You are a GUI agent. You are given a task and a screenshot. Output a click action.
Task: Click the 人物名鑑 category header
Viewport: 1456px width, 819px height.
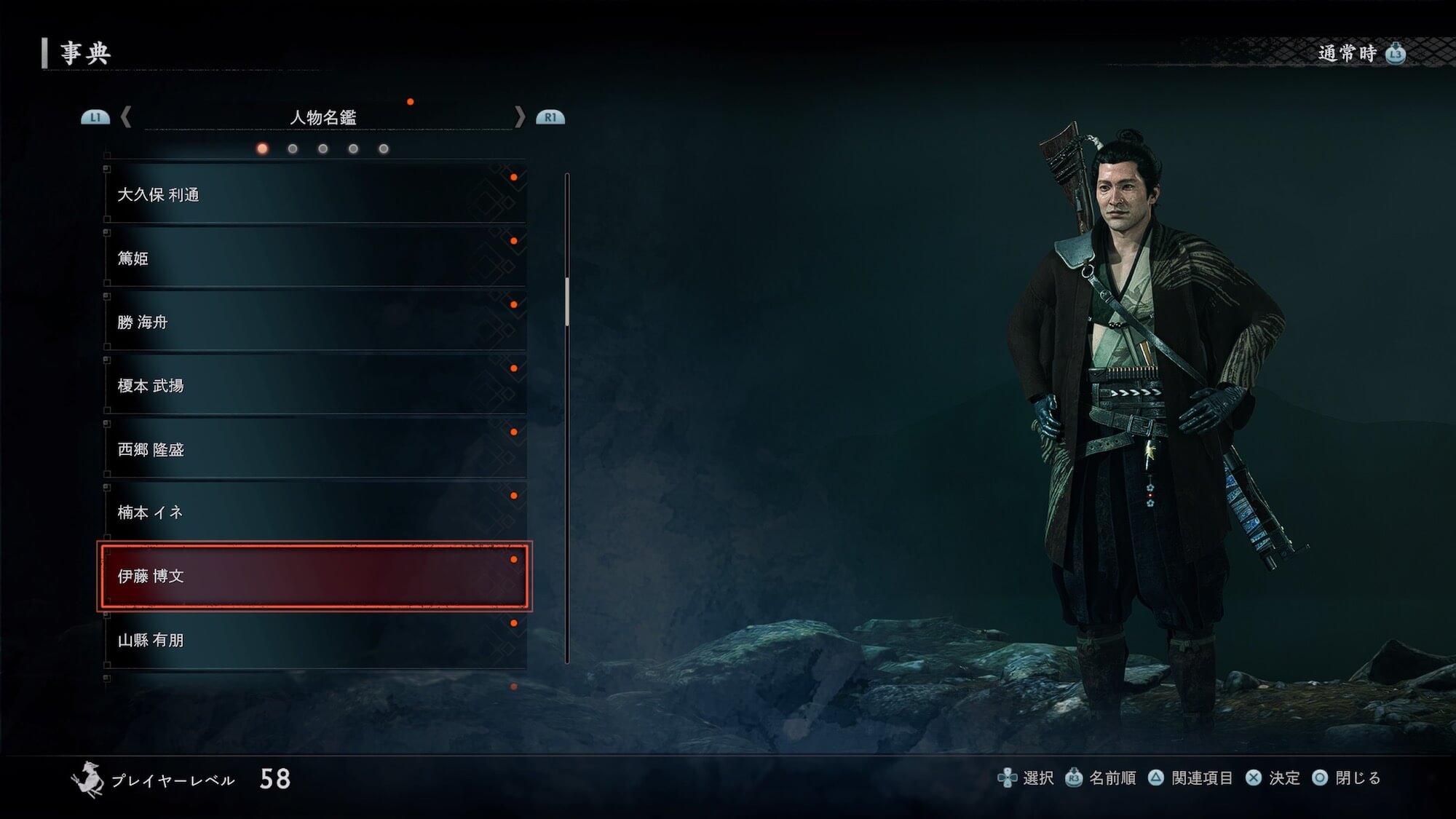(x=323, y=117)
